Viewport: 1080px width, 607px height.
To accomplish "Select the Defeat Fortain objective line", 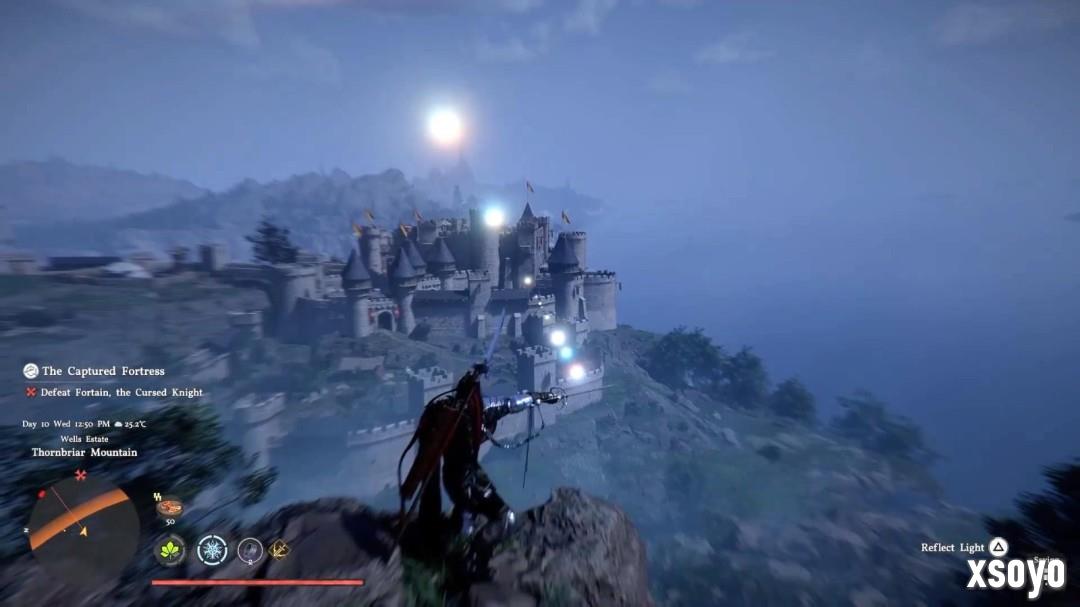I will coord(118,393).
